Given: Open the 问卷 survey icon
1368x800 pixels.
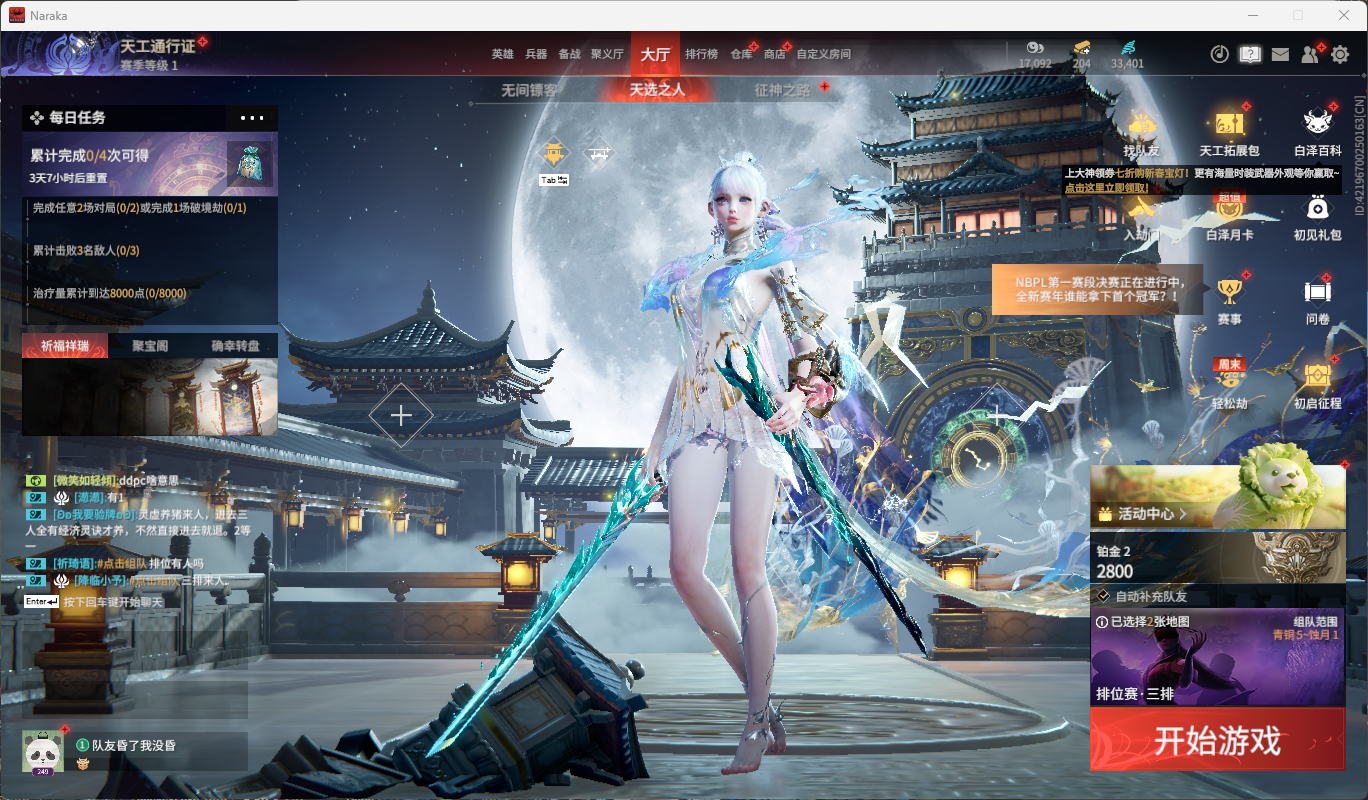Looking at the screenshot, I should coord(1318,298).
